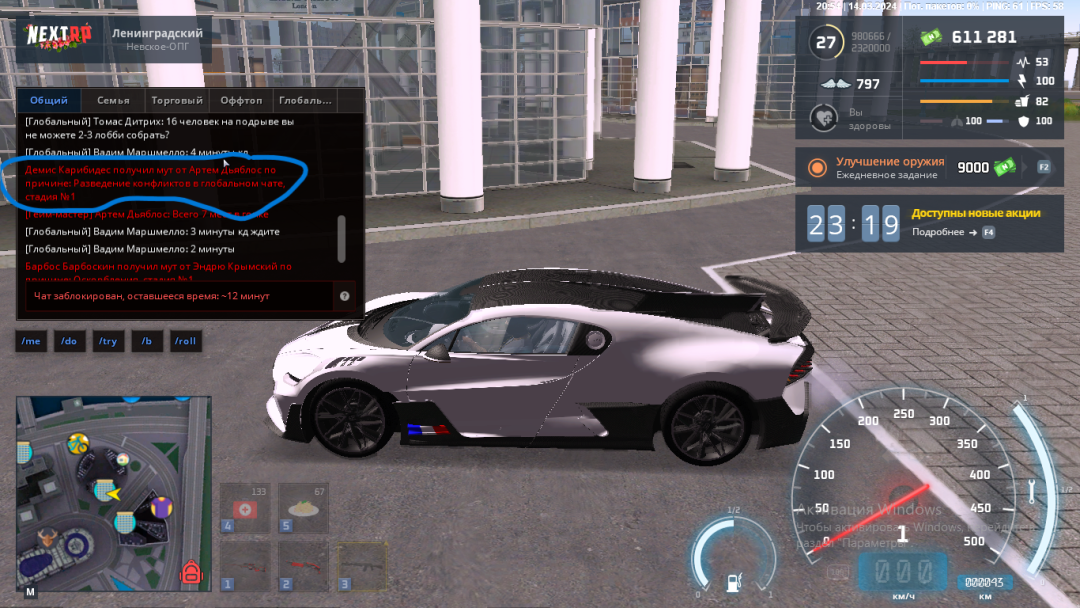The height and width of the screenshot is (608, 1080).
Task: Select the first aid kit hotbar slot
Action: click(x=244, y=508)
